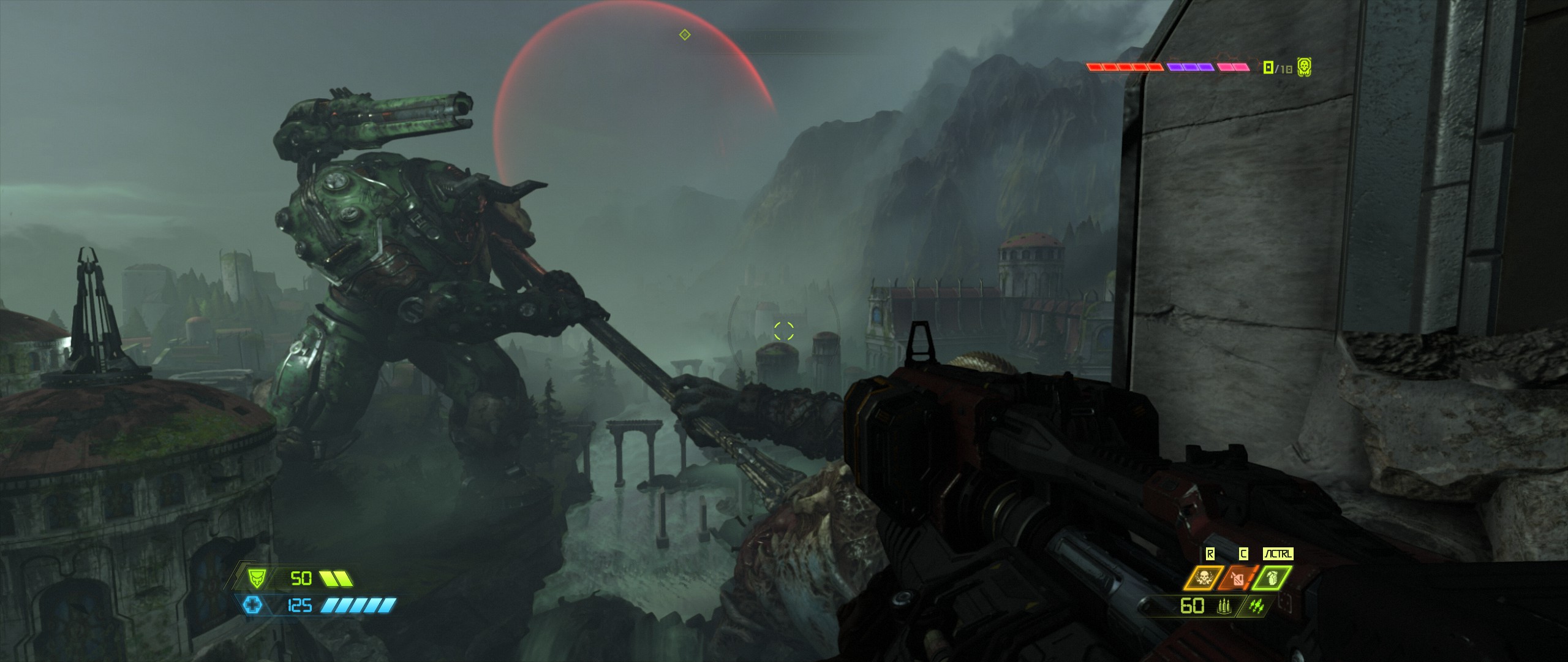This screenshot has height=662, width=1568.
Task: Click the blue health cross icon
Action: coord(252,606)
